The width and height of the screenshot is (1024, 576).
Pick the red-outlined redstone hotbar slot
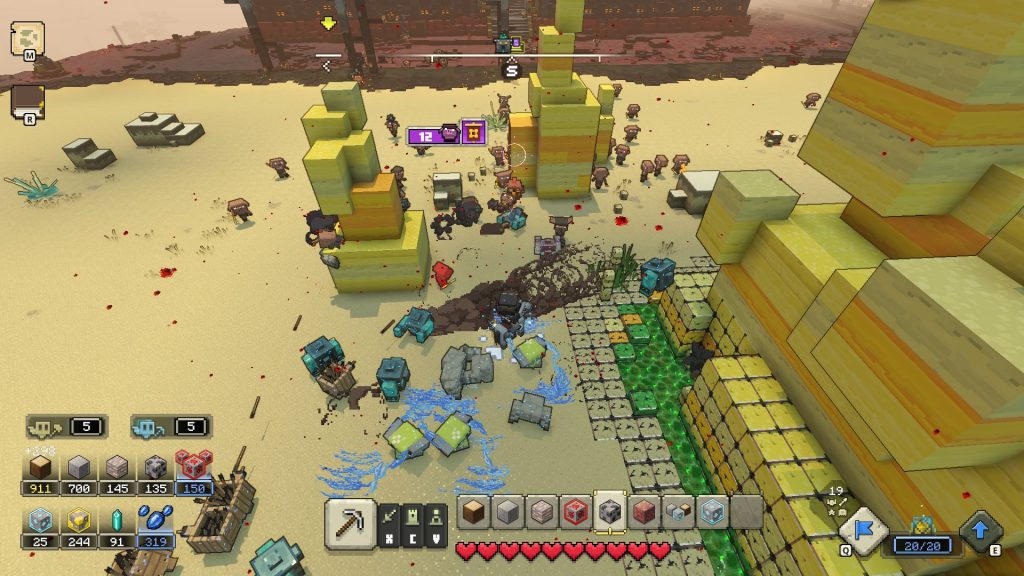point(576,512)
